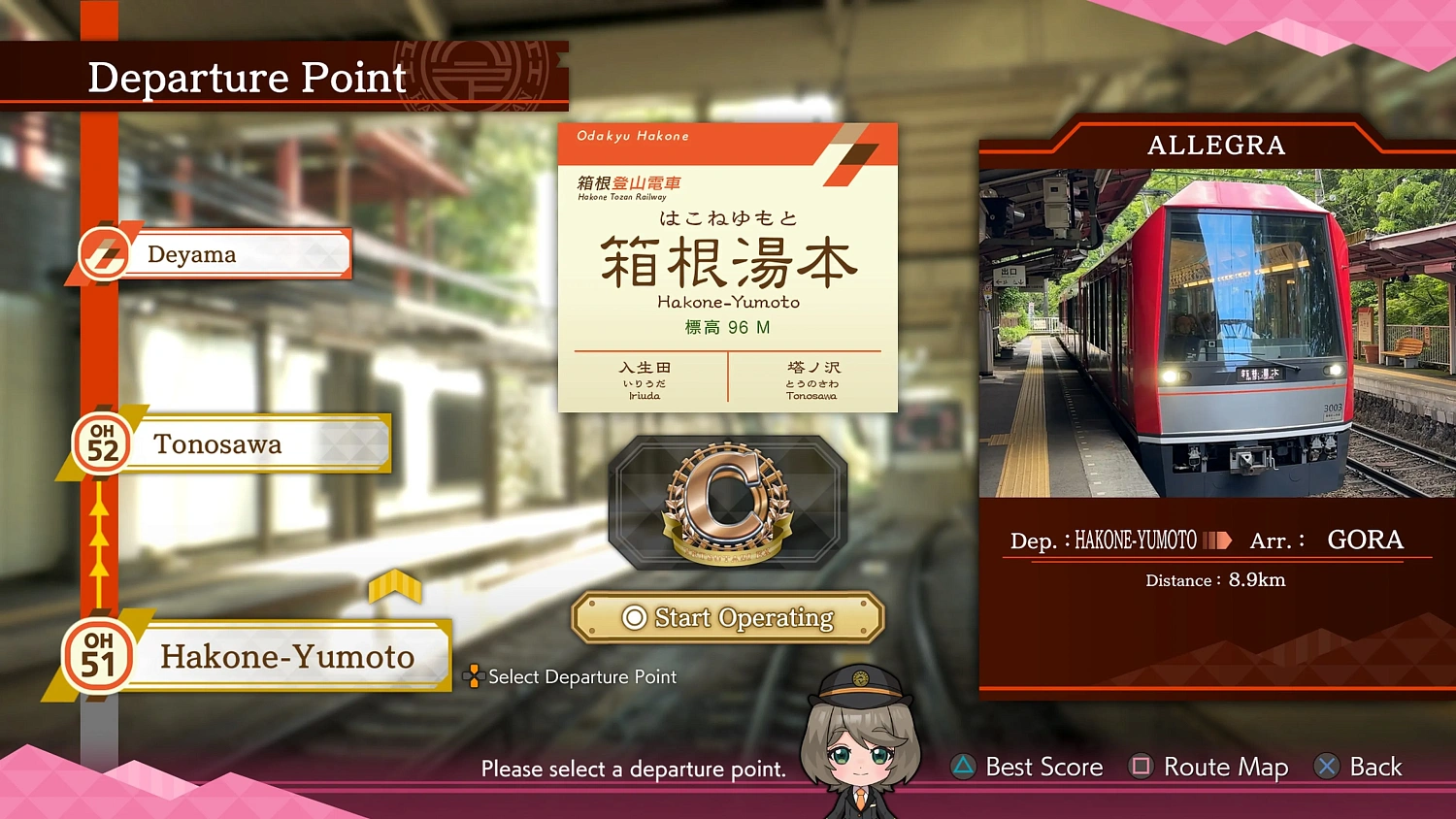
Task: Click the Departure Point title banner
Action: (246, 78)
